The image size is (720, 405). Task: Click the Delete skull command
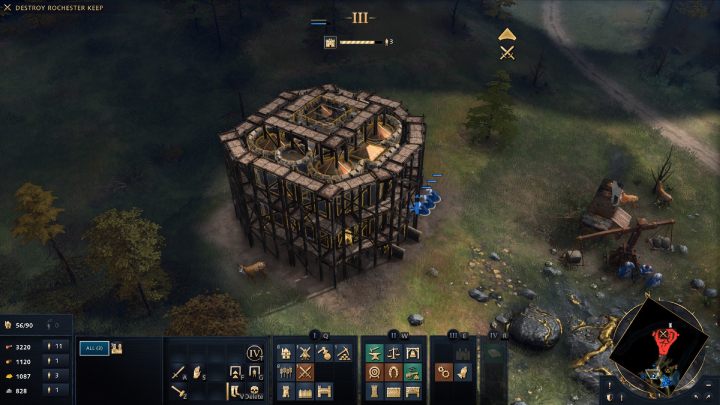pyautogui.click(x=254, y=391)
